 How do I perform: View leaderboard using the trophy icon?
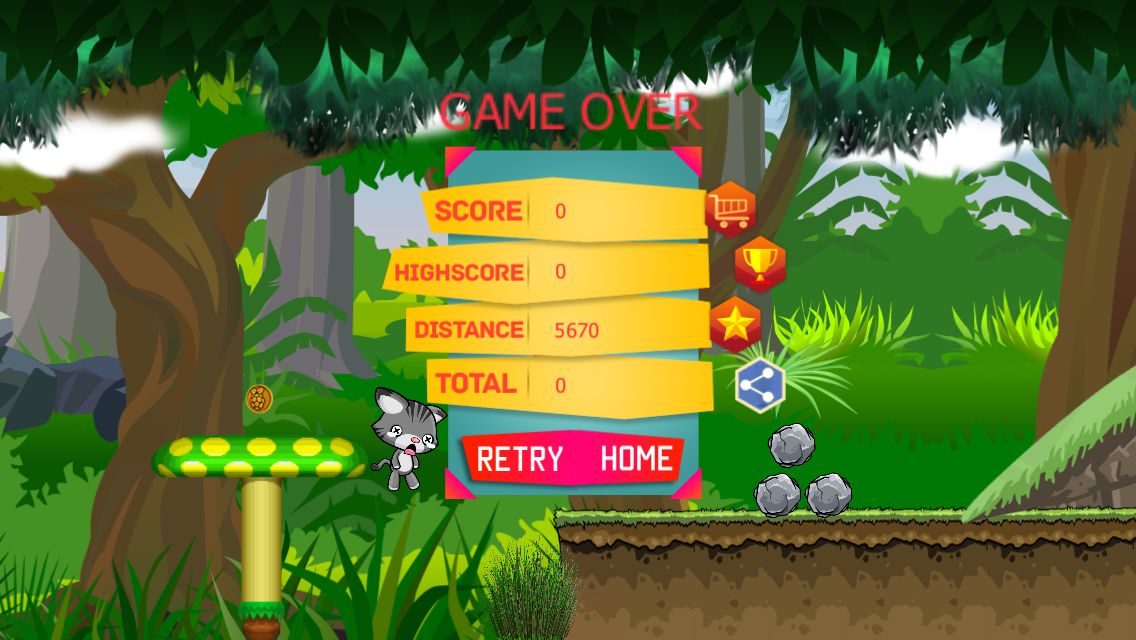tap(760, 264)
